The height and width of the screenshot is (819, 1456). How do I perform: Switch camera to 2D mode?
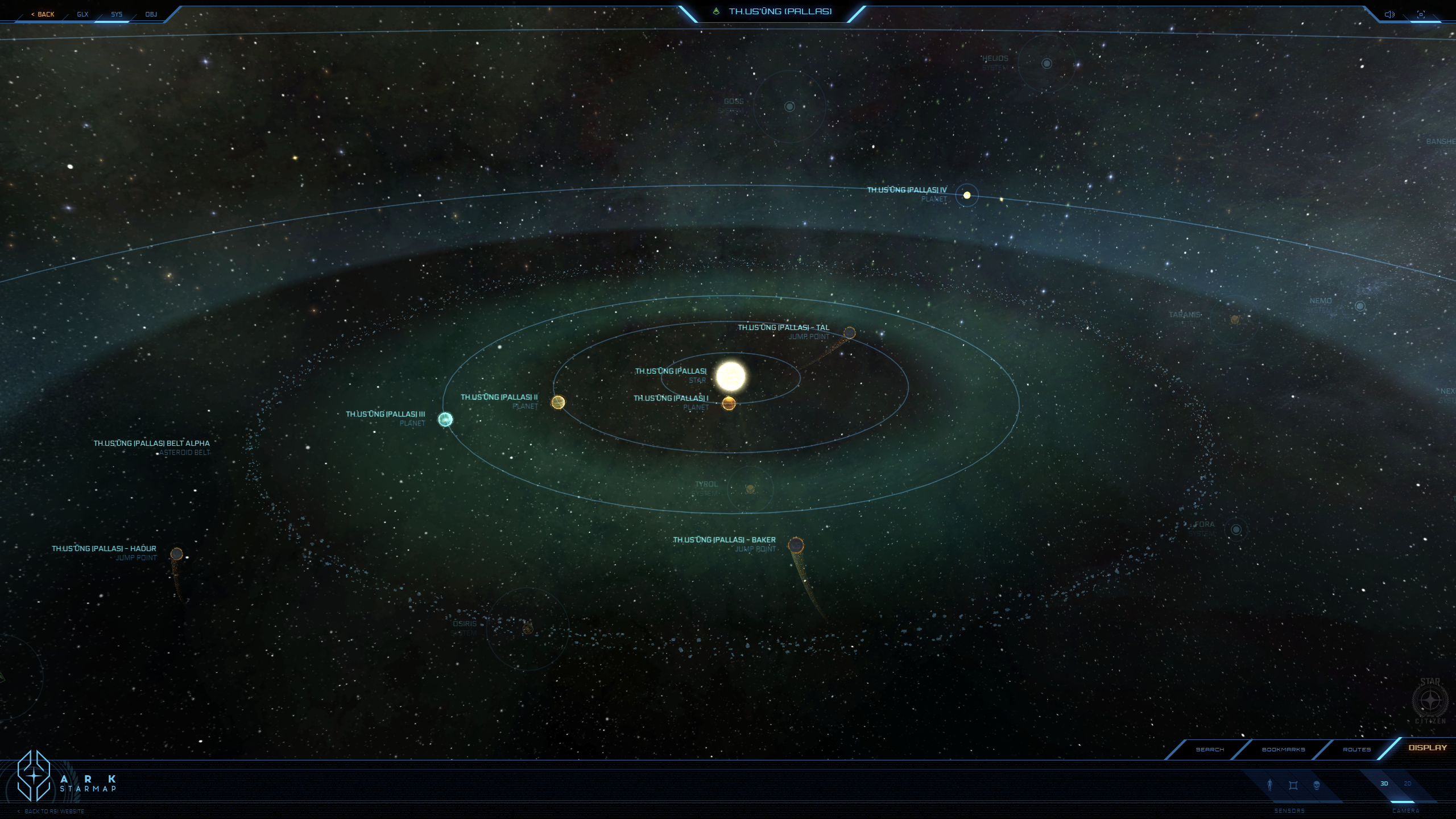[1408, 784]
